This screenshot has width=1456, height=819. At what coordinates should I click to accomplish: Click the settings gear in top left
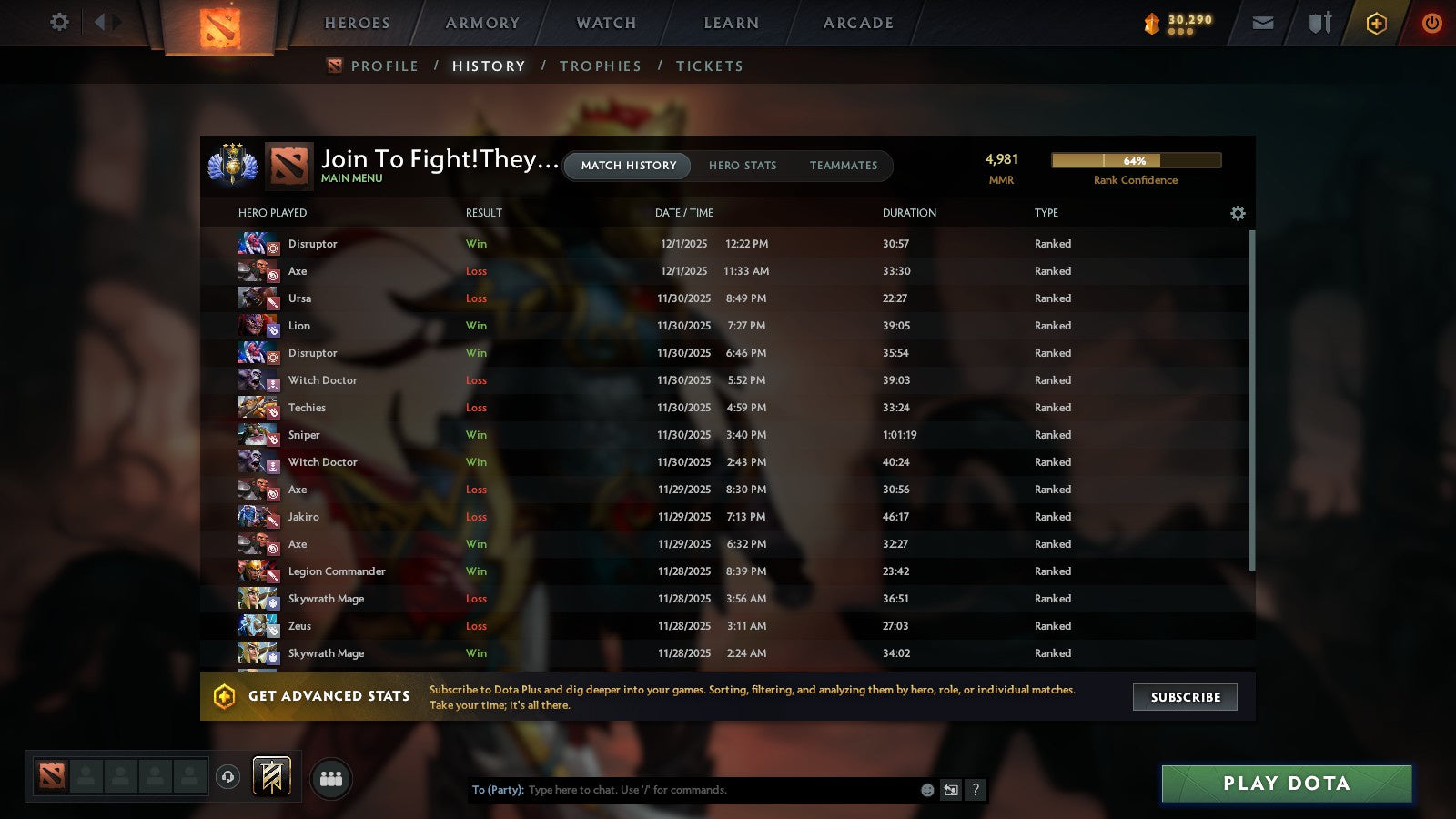point(58,23)
